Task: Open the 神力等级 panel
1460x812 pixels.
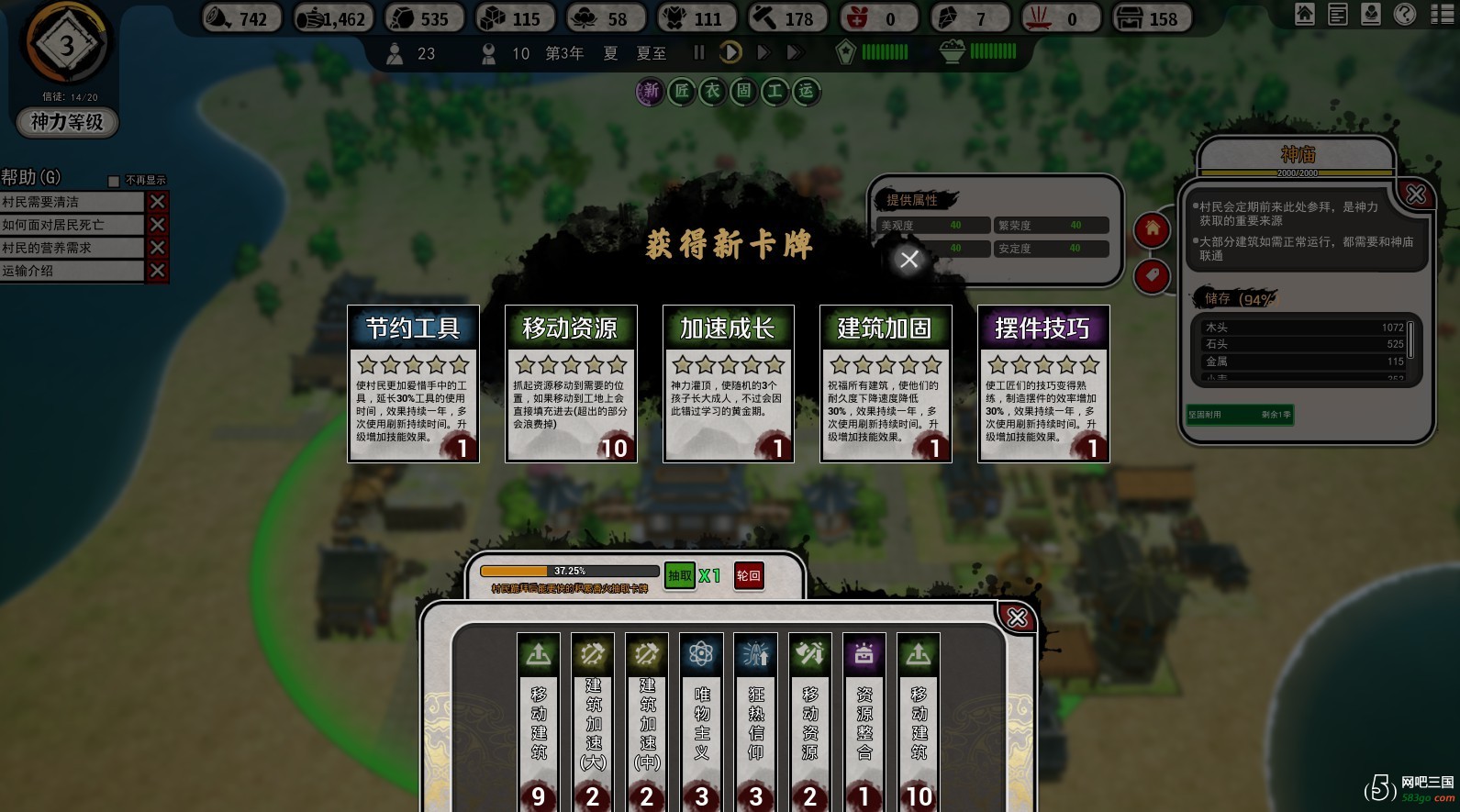Action: pos(67,122)
